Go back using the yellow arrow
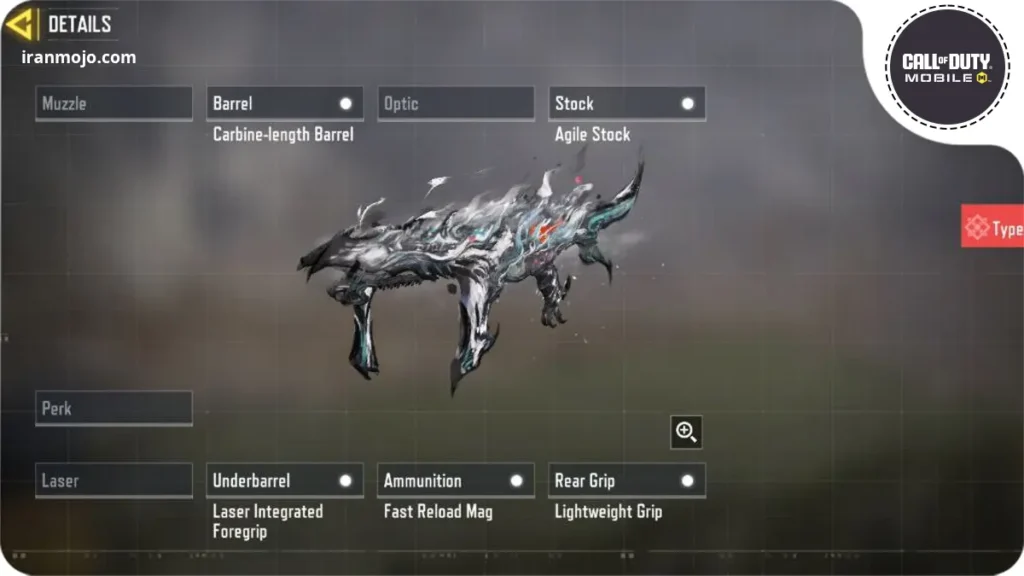This screenshot has width=1024, height=576. tap(21, 24)
